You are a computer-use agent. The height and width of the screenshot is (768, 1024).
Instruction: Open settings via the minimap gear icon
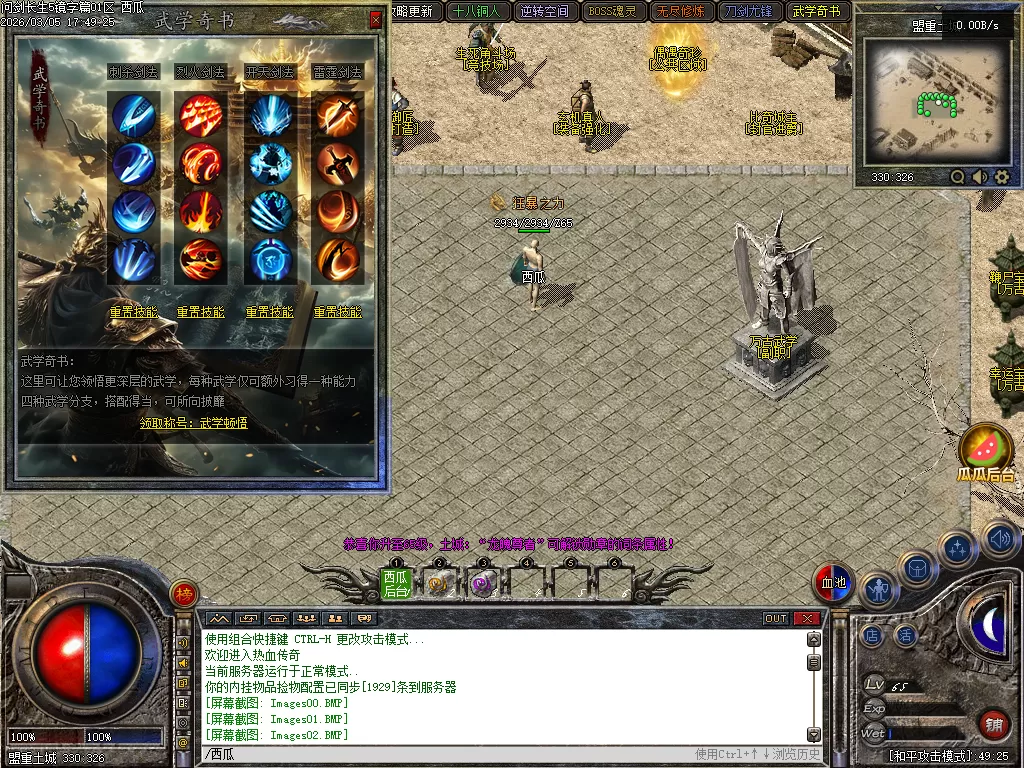coord(1002,177)
